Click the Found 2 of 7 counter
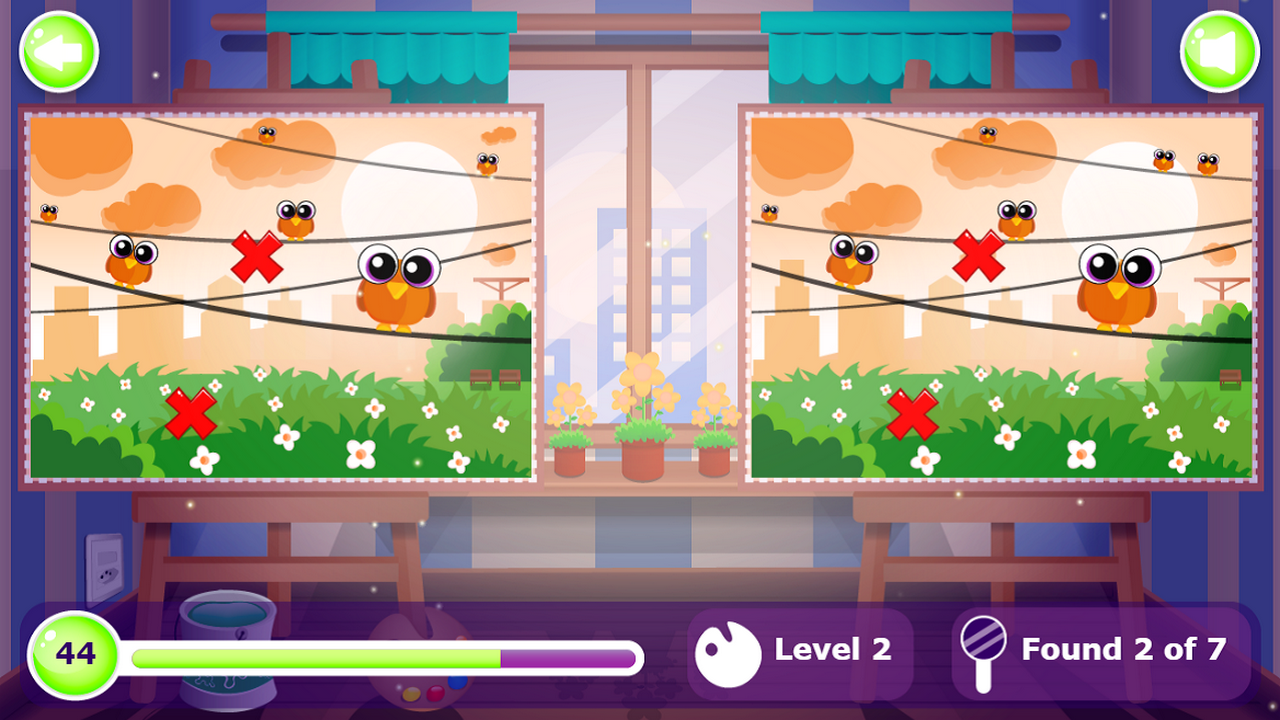The height and width of the screenshot is (720, 1280). [x=1123, y=649]
